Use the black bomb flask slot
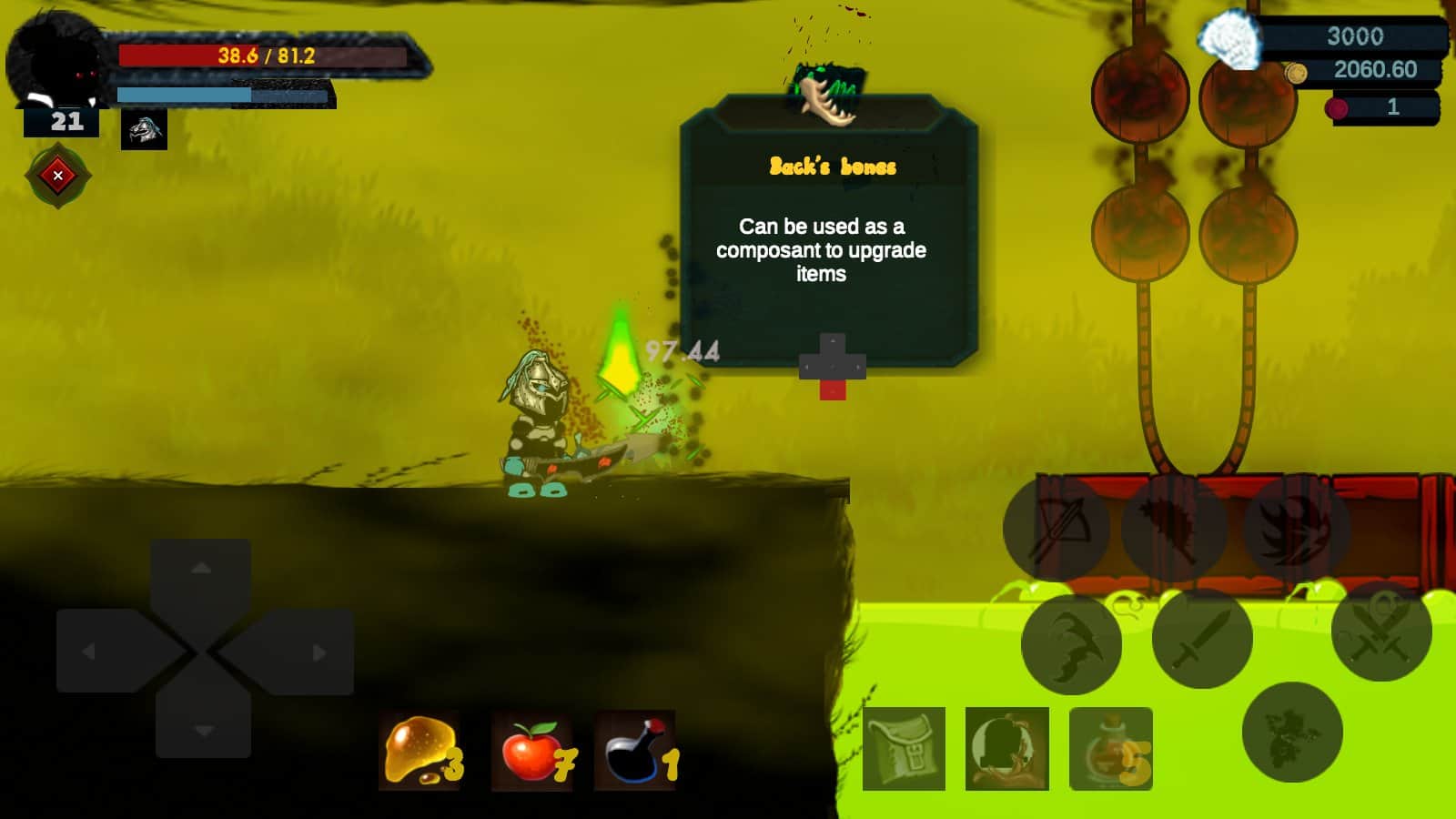Image resolution: width=1456 pixels, height=819 pixels. [635, 751]
